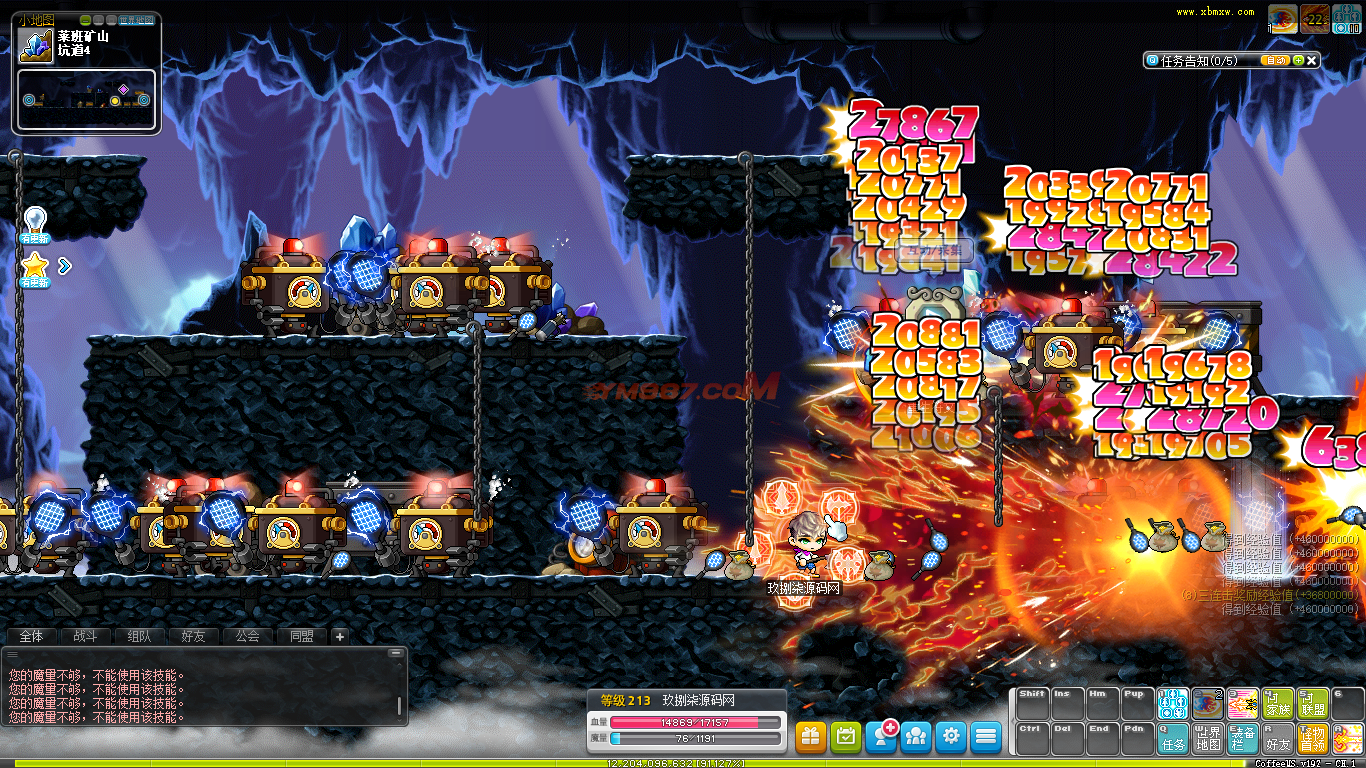Add a chat tab with the plus button

click(339, 636)
